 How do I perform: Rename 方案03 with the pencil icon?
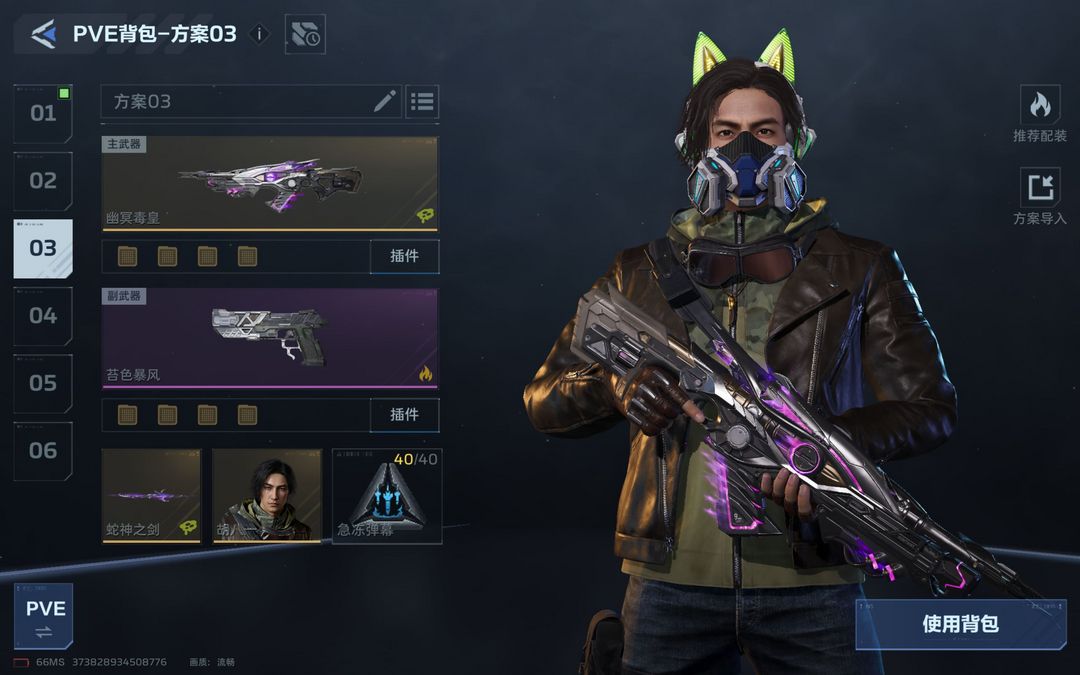(x=385, y=101)
